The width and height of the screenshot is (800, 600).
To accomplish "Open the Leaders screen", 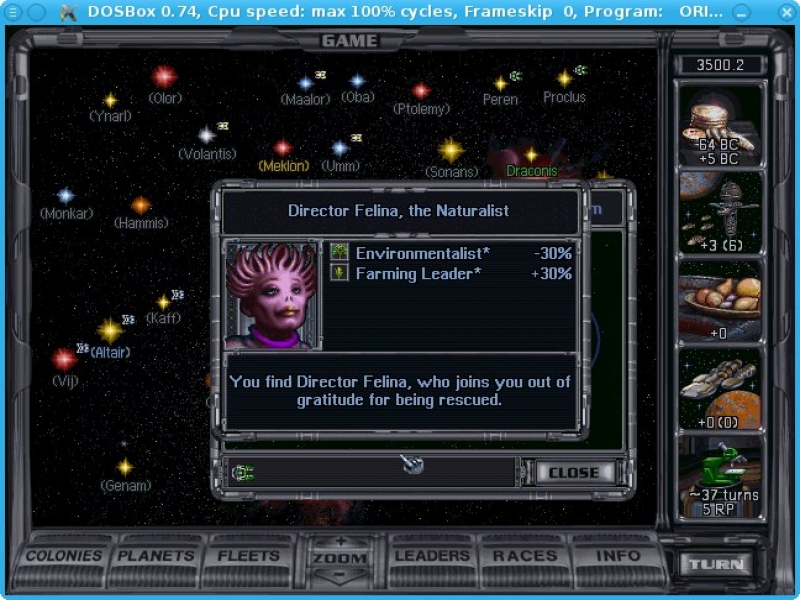I will [432, 556].
